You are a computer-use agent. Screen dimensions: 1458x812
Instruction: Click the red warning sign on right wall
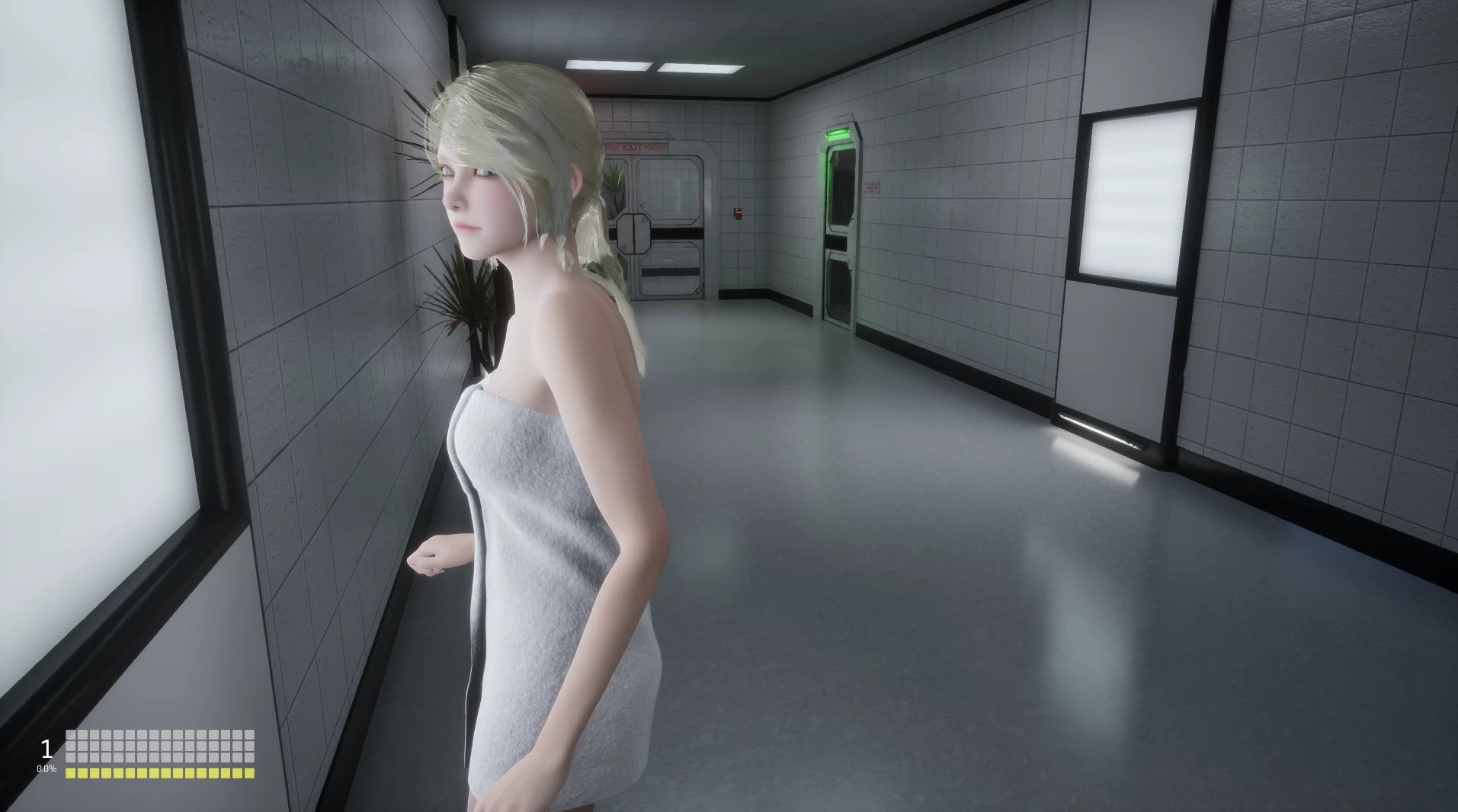coord(872,187)
